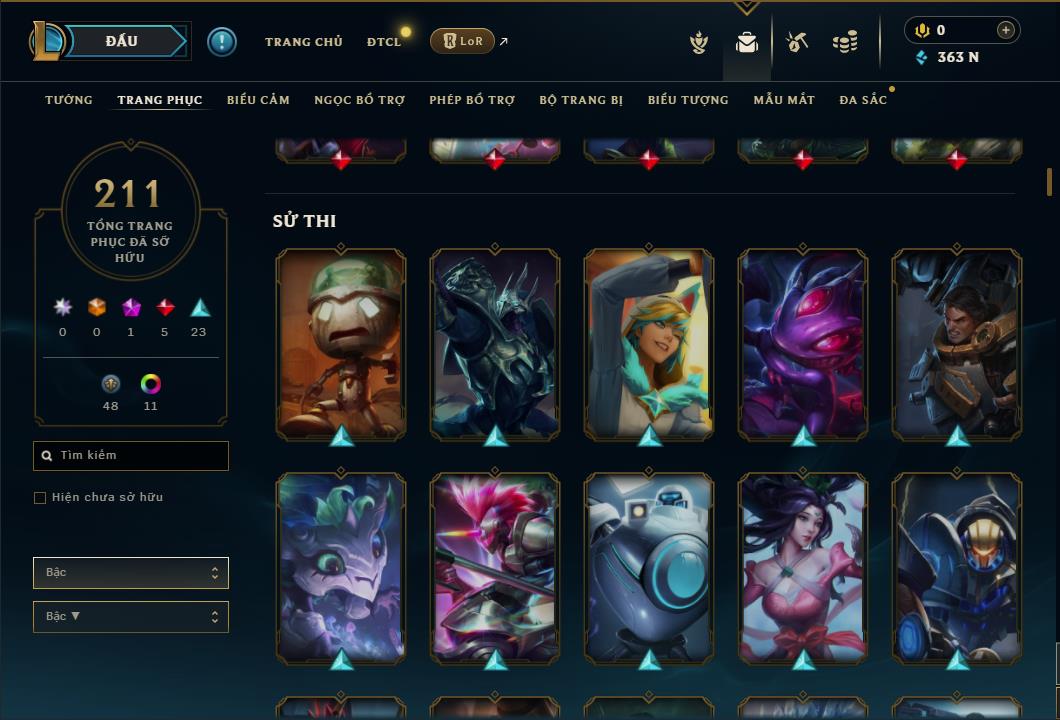Open the MẪU MẮT tab

coord(784,100)
